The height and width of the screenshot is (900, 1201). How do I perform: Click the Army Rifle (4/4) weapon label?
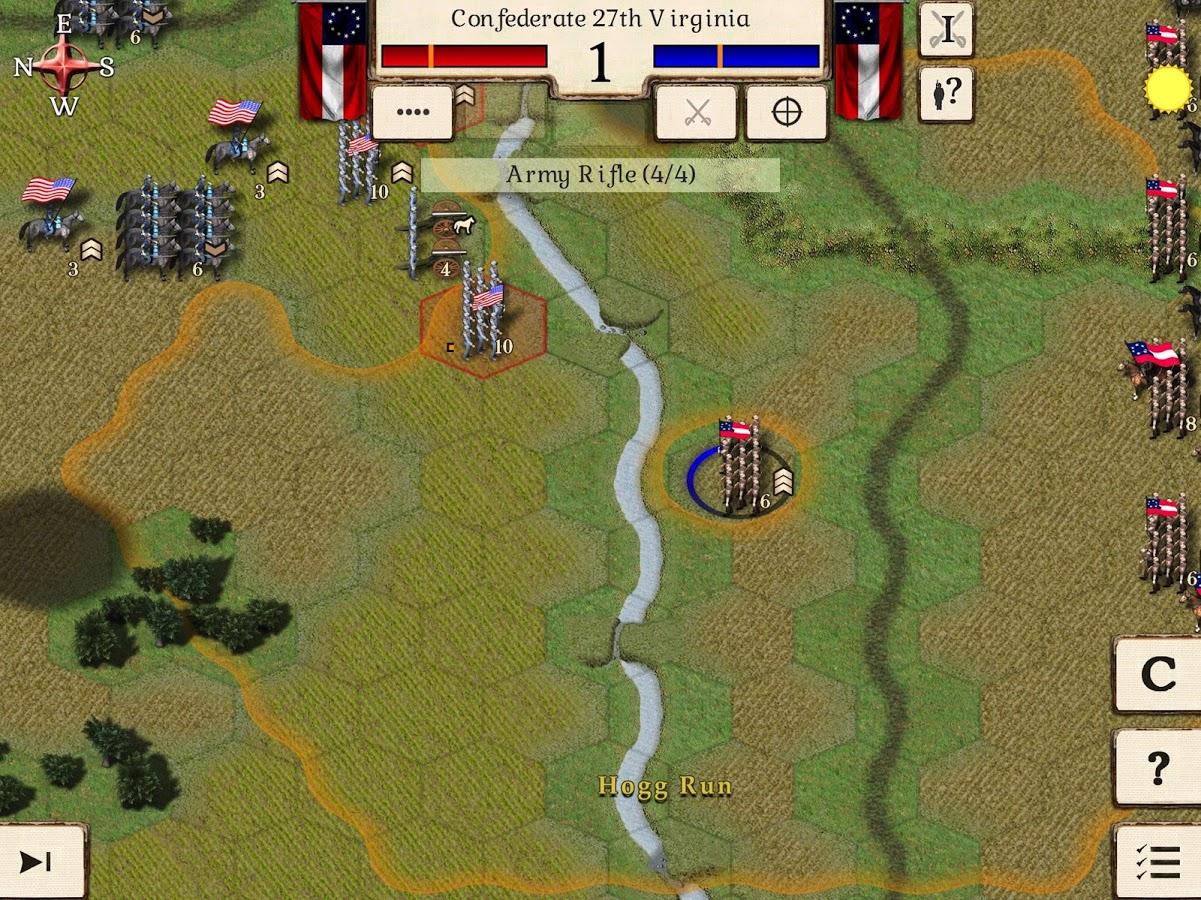coord(600,175)
